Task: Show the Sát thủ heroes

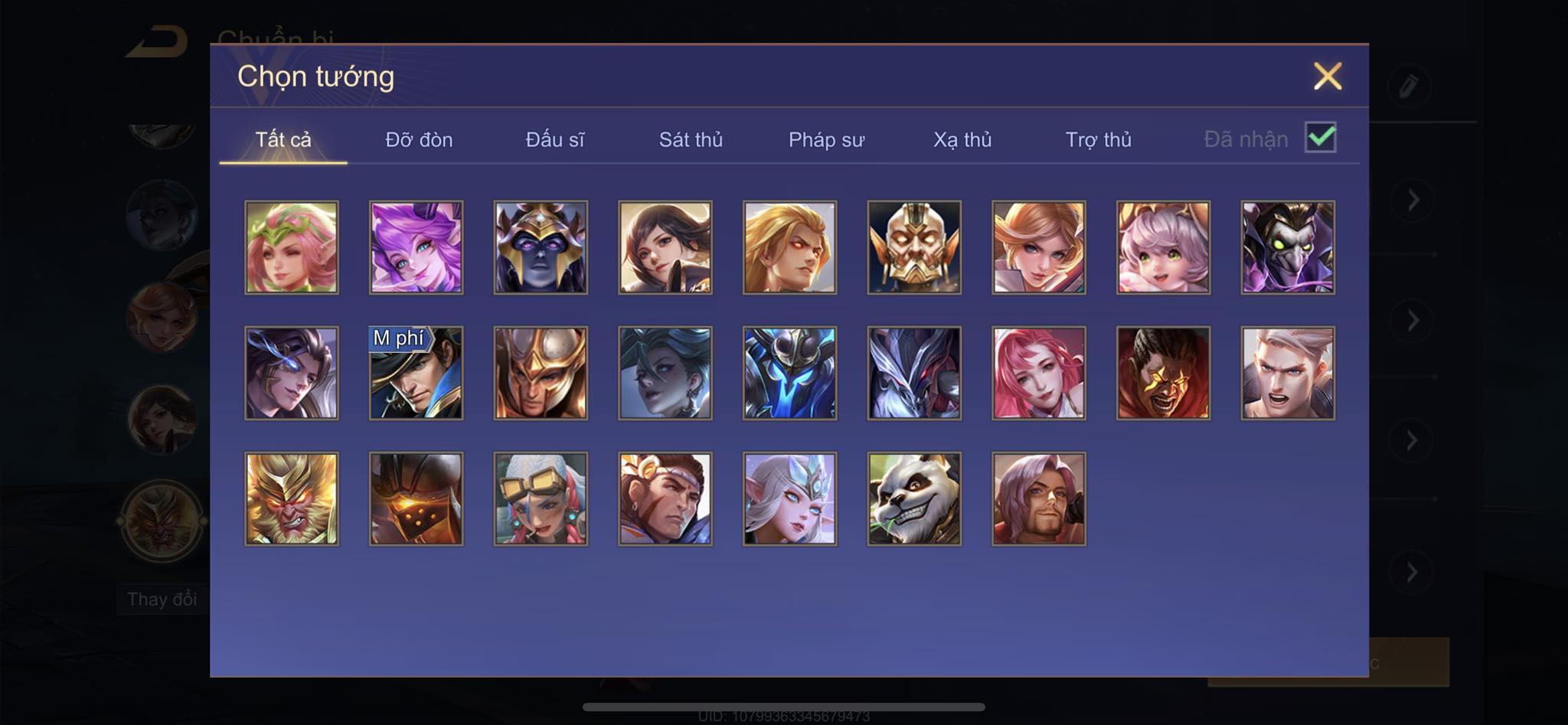Action: pos(691,140)
